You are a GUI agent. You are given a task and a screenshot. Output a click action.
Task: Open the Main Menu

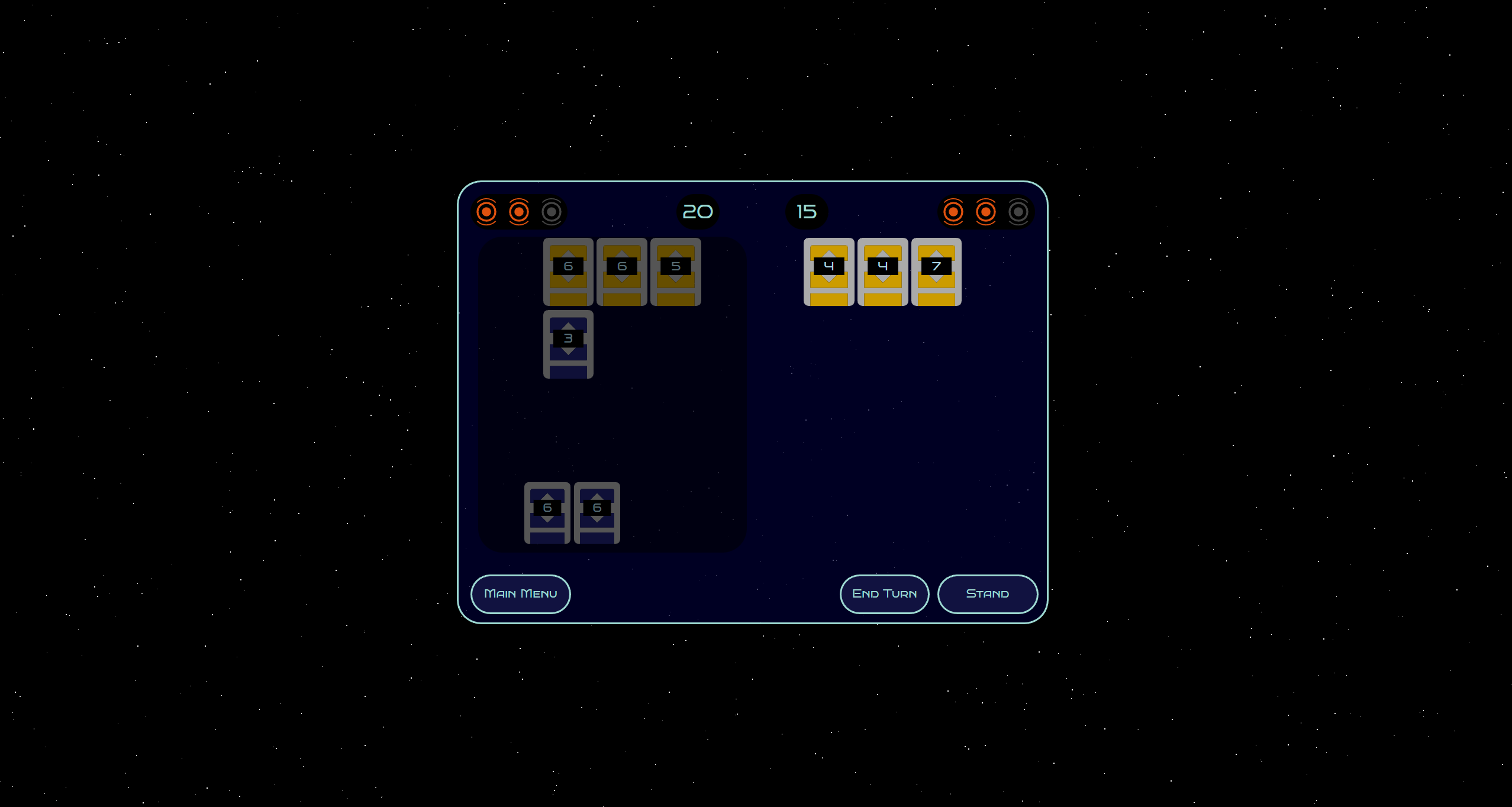pos(520,593)
